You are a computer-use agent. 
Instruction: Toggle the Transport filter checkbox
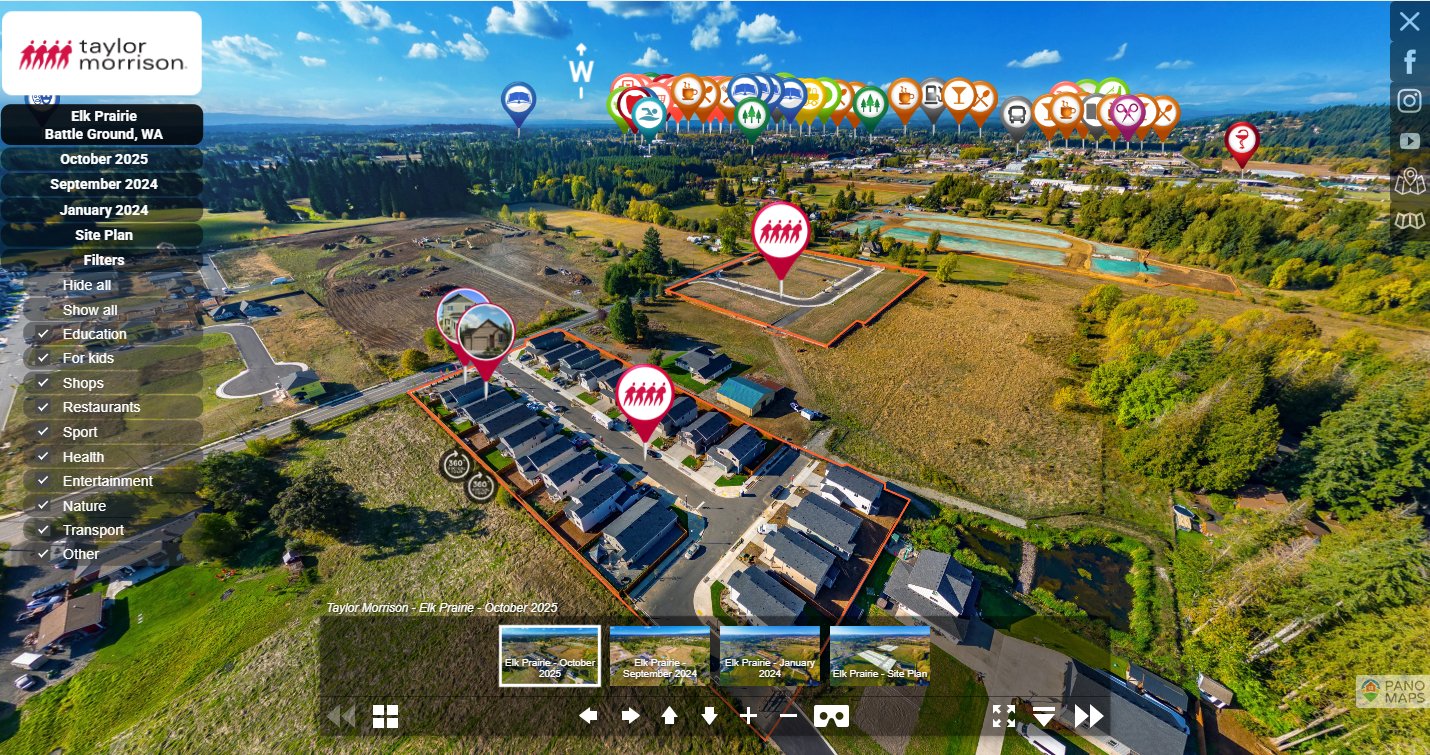coord(43,530)
